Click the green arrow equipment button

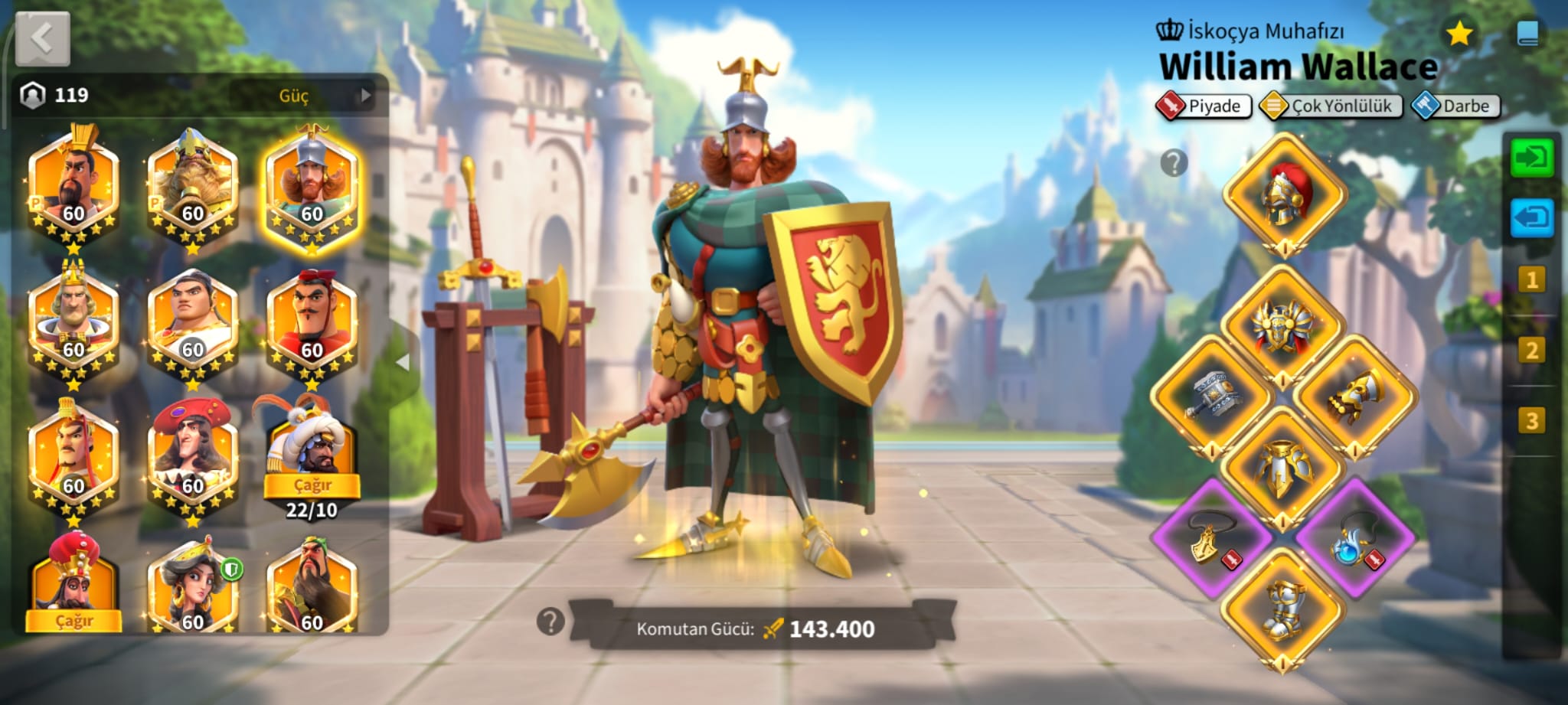[1531, 158]
